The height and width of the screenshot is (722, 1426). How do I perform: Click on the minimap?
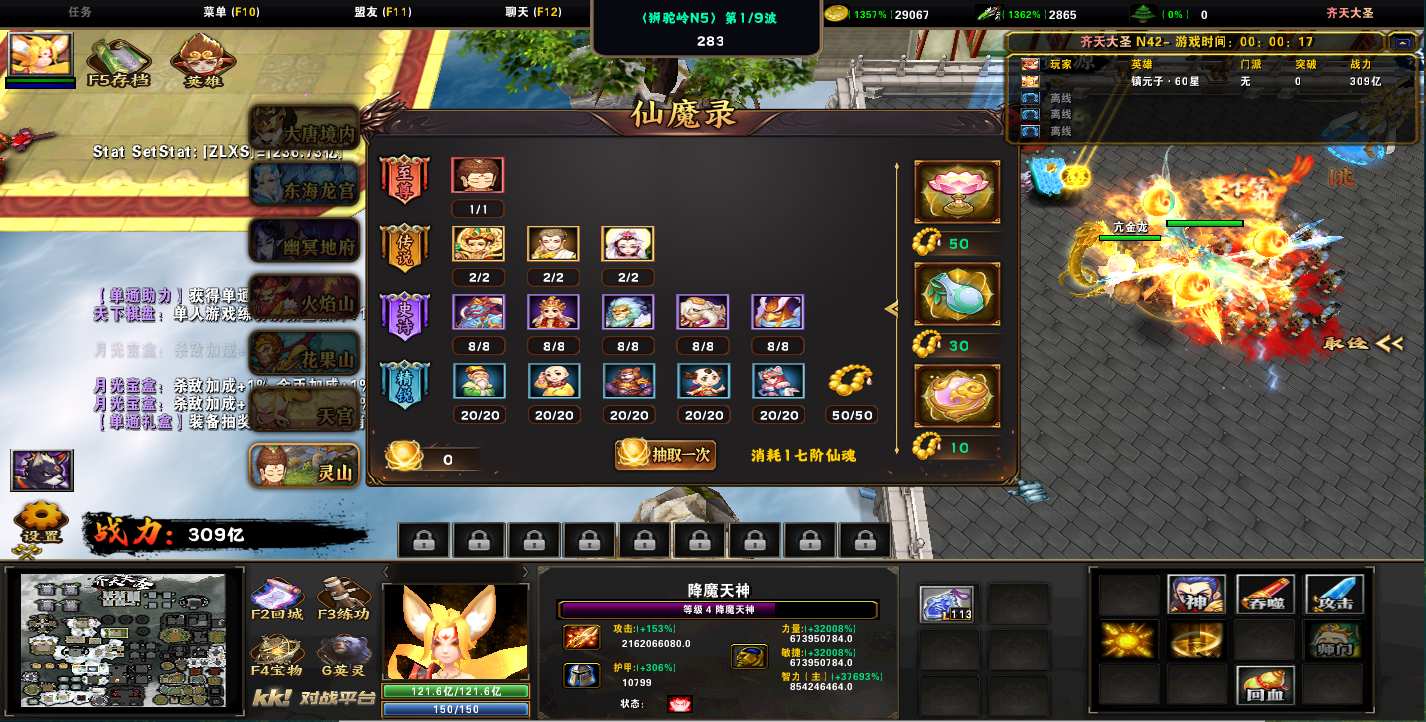pos(131,633)
